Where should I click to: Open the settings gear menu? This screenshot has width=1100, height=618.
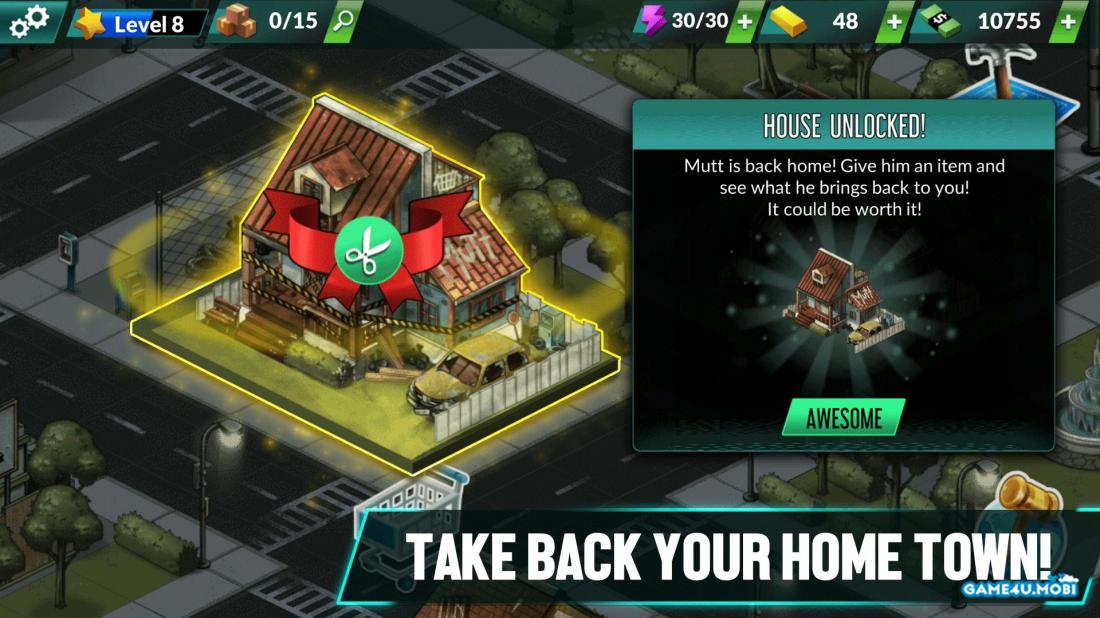pos(27,22)
